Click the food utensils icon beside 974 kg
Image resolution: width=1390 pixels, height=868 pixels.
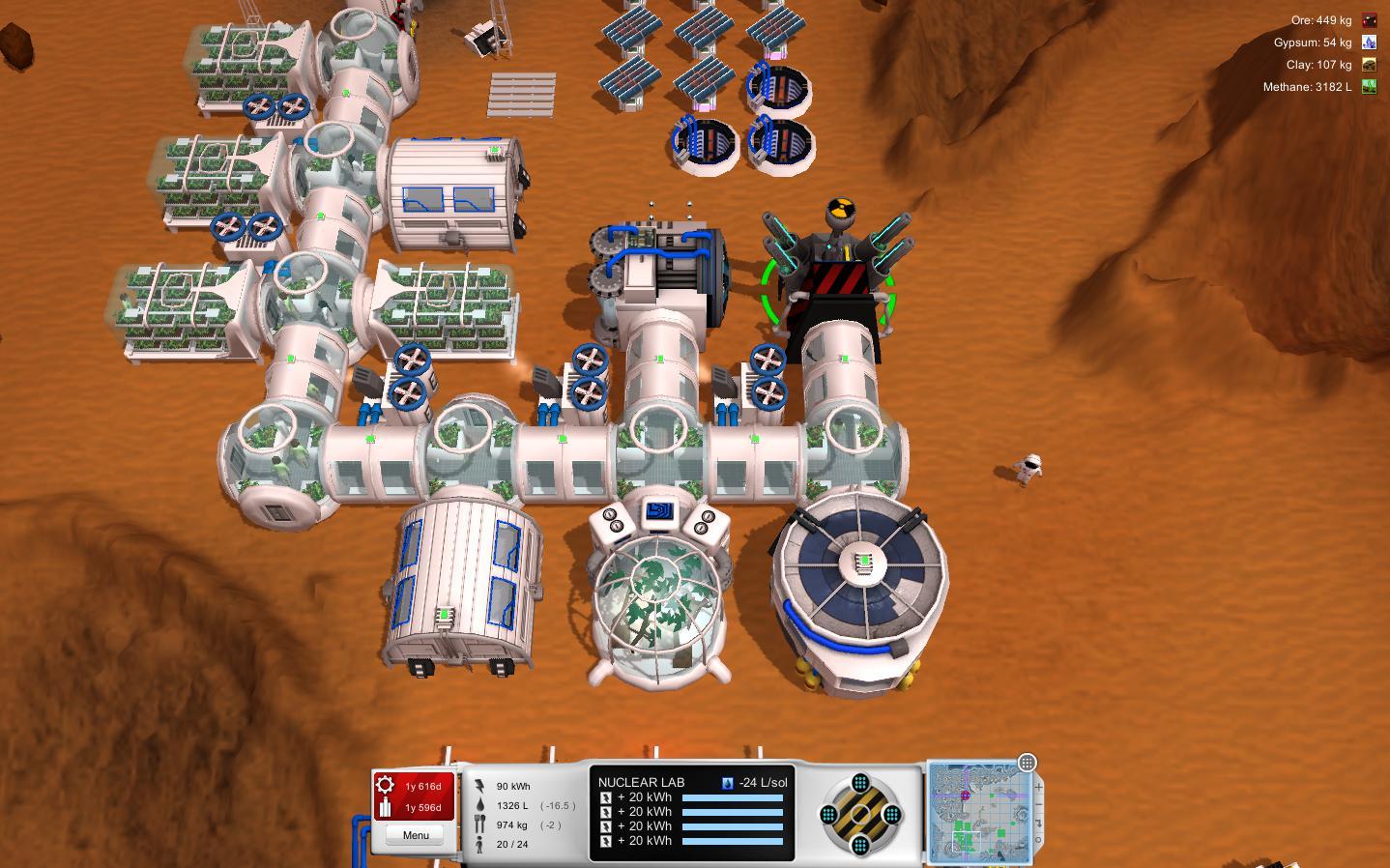[479, 823]
